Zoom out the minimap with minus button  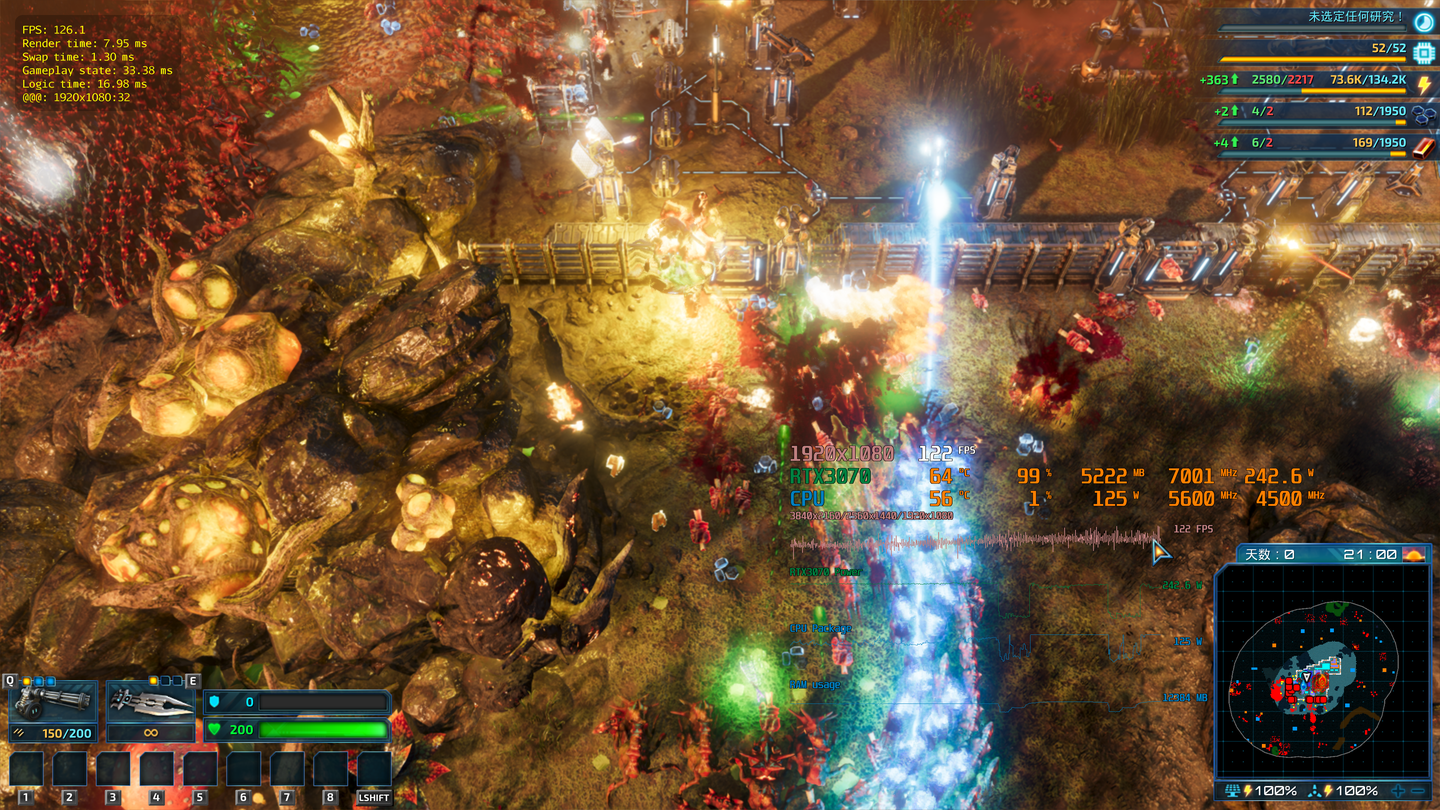pos(1418,791)
